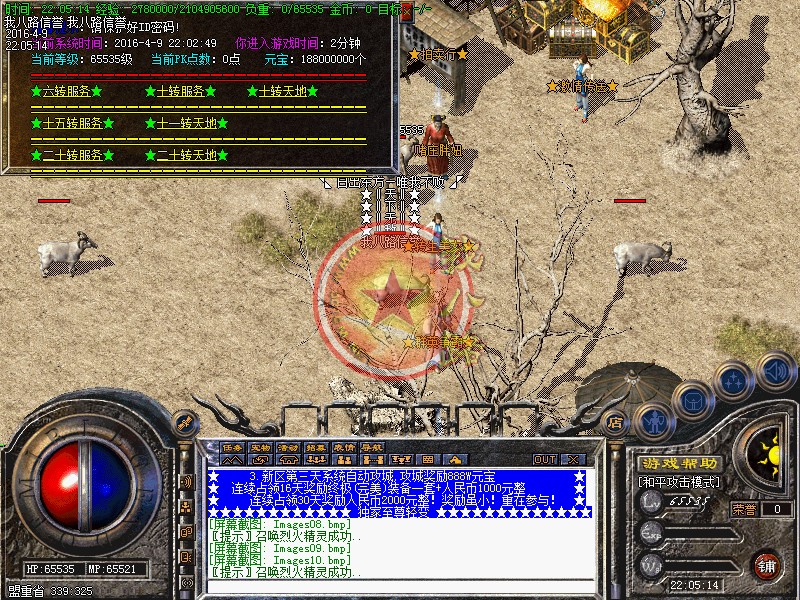Click the red 铺 shop button

[766, 565]
